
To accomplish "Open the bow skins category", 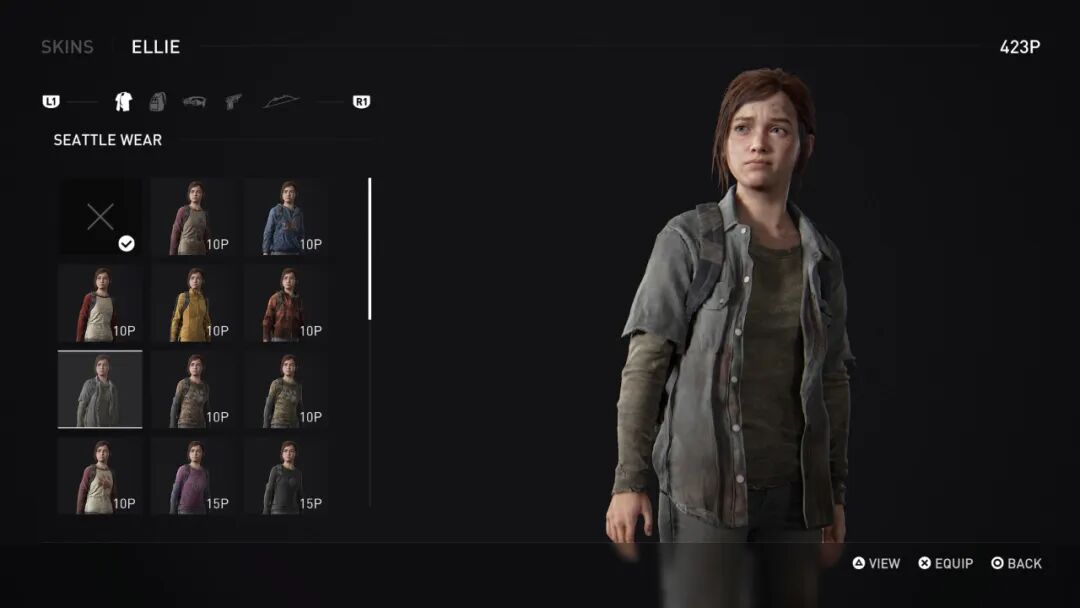I will tap(280, 101).
